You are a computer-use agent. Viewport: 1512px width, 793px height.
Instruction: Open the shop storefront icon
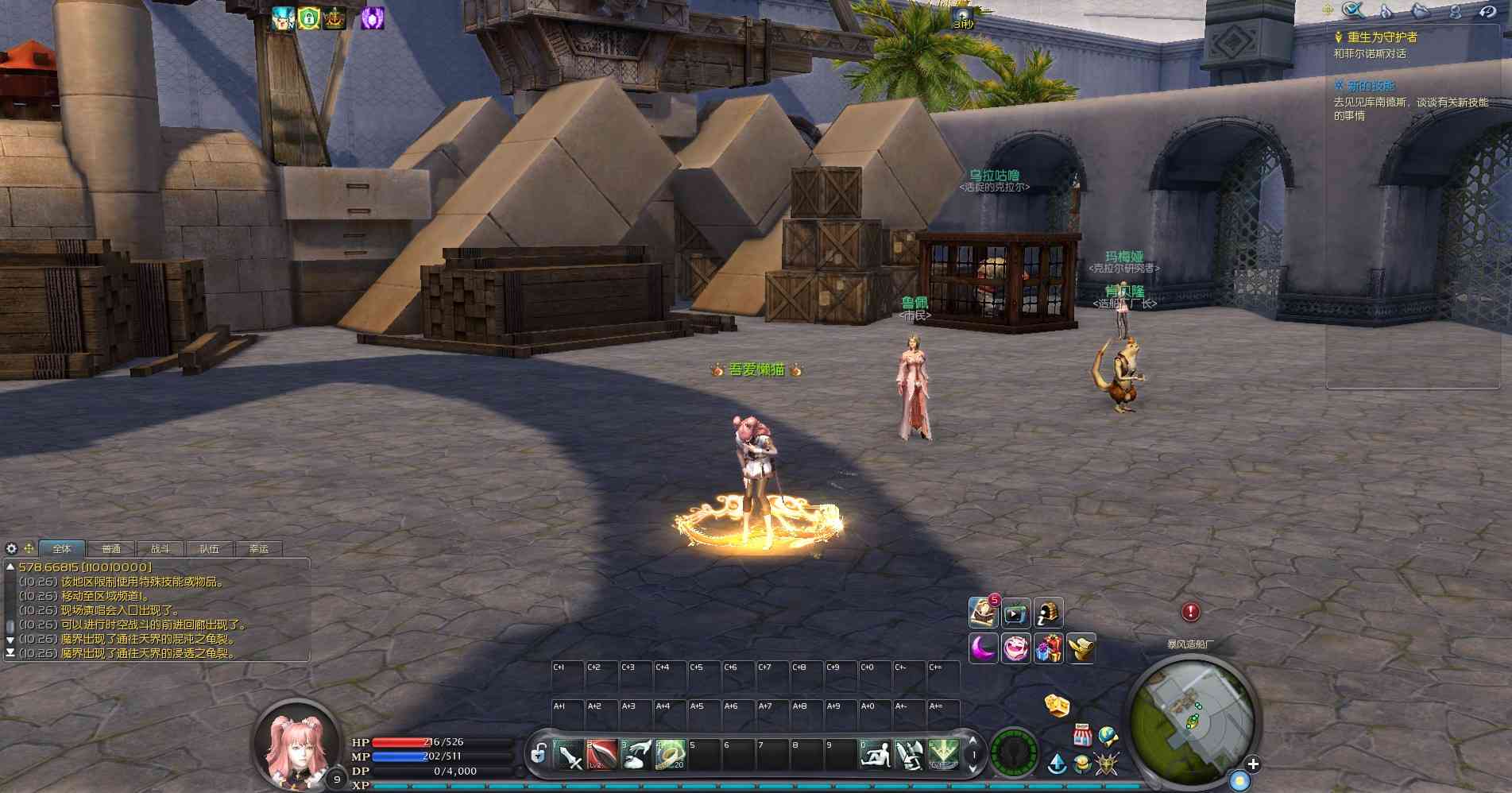click(x=1082, y=734)
